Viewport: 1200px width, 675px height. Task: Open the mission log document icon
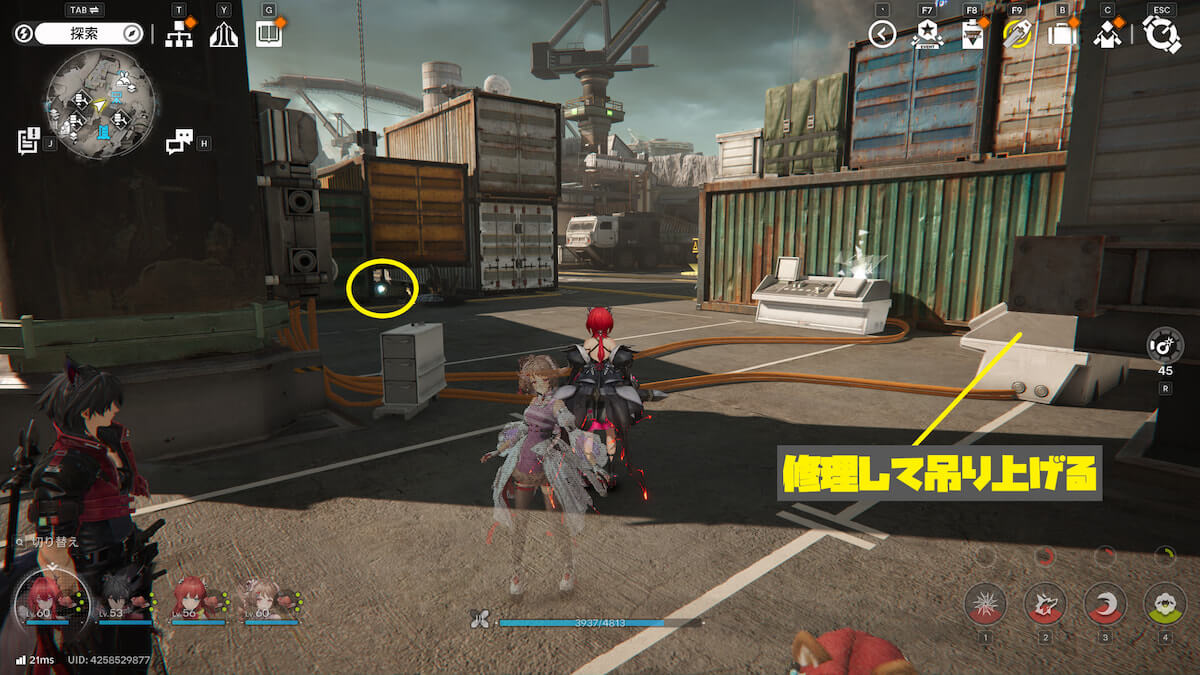click(28, 141)
